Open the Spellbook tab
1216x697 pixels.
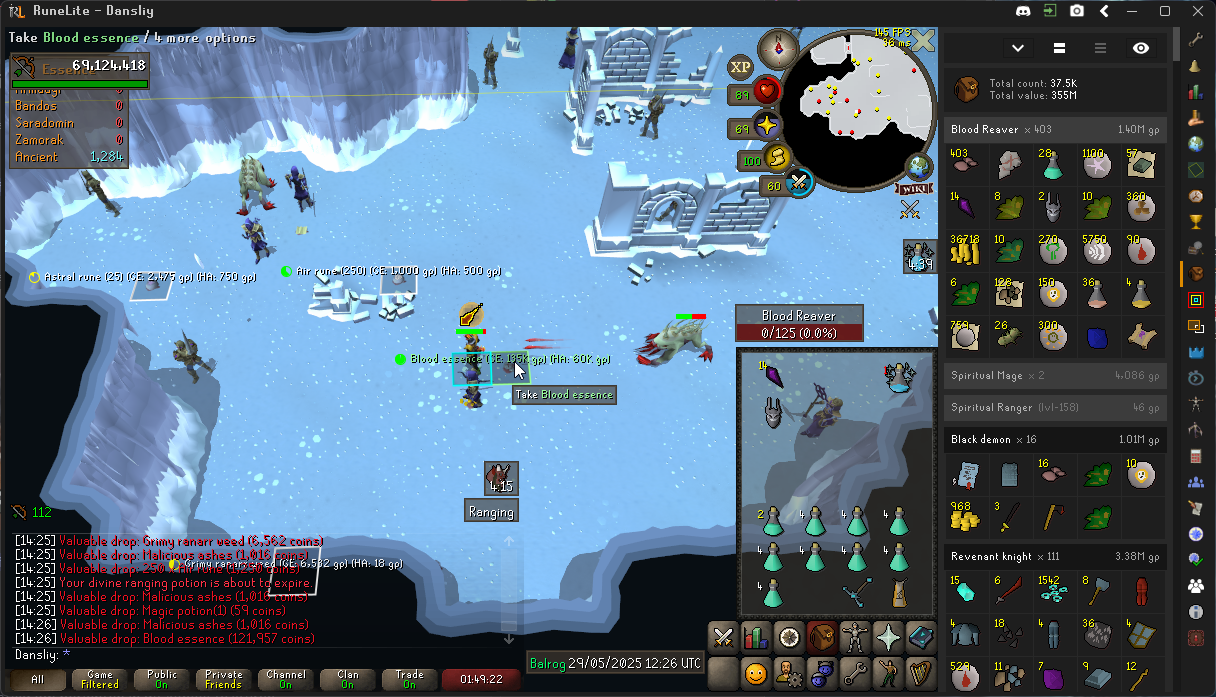(919, 636)
